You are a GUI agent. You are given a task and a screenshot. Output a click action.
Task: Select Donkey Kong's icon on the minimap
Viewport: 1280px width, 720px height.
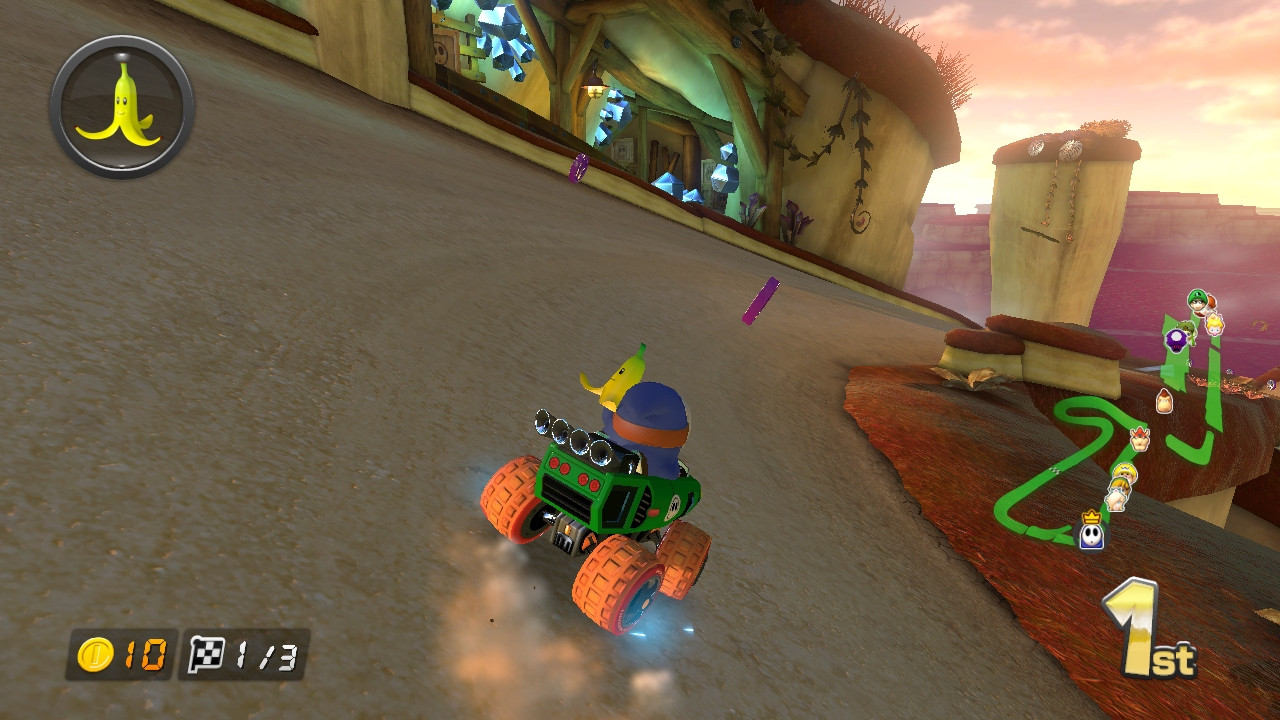[1165, 402]
